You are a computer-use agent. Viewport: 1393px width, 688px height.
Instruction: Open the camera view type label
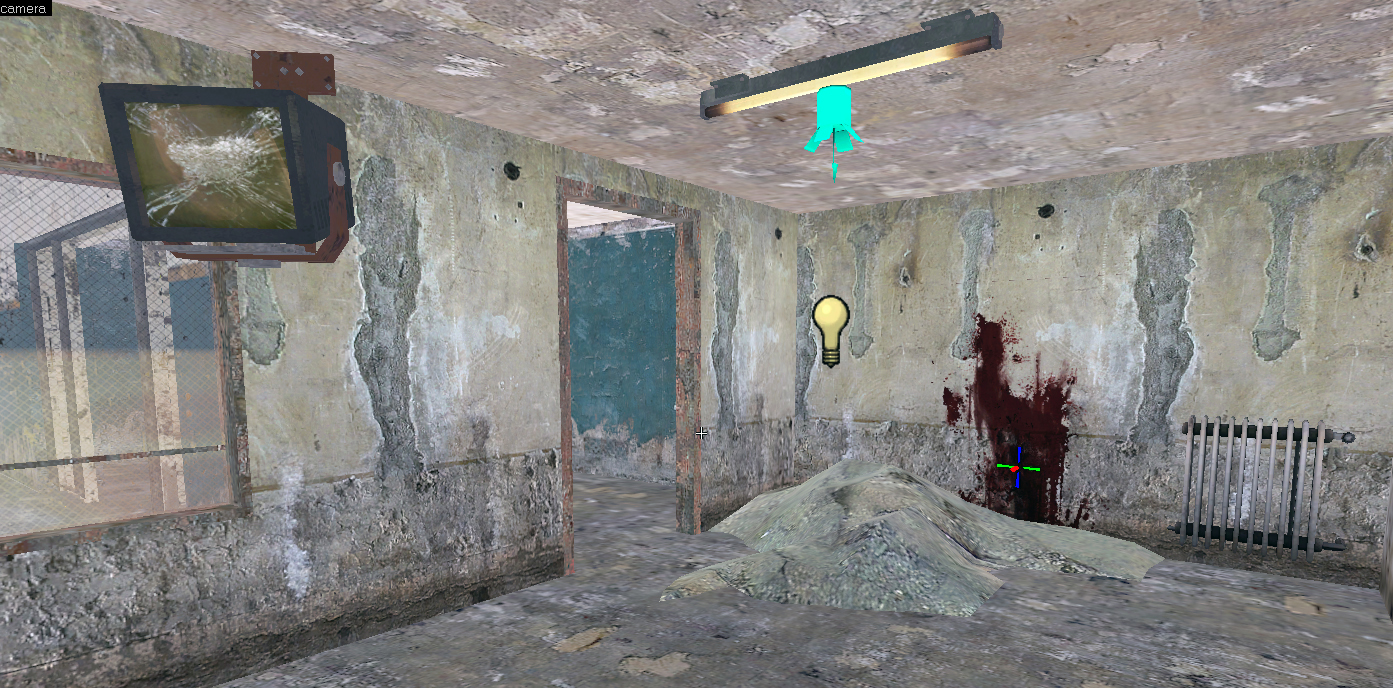tap(24, 8)
